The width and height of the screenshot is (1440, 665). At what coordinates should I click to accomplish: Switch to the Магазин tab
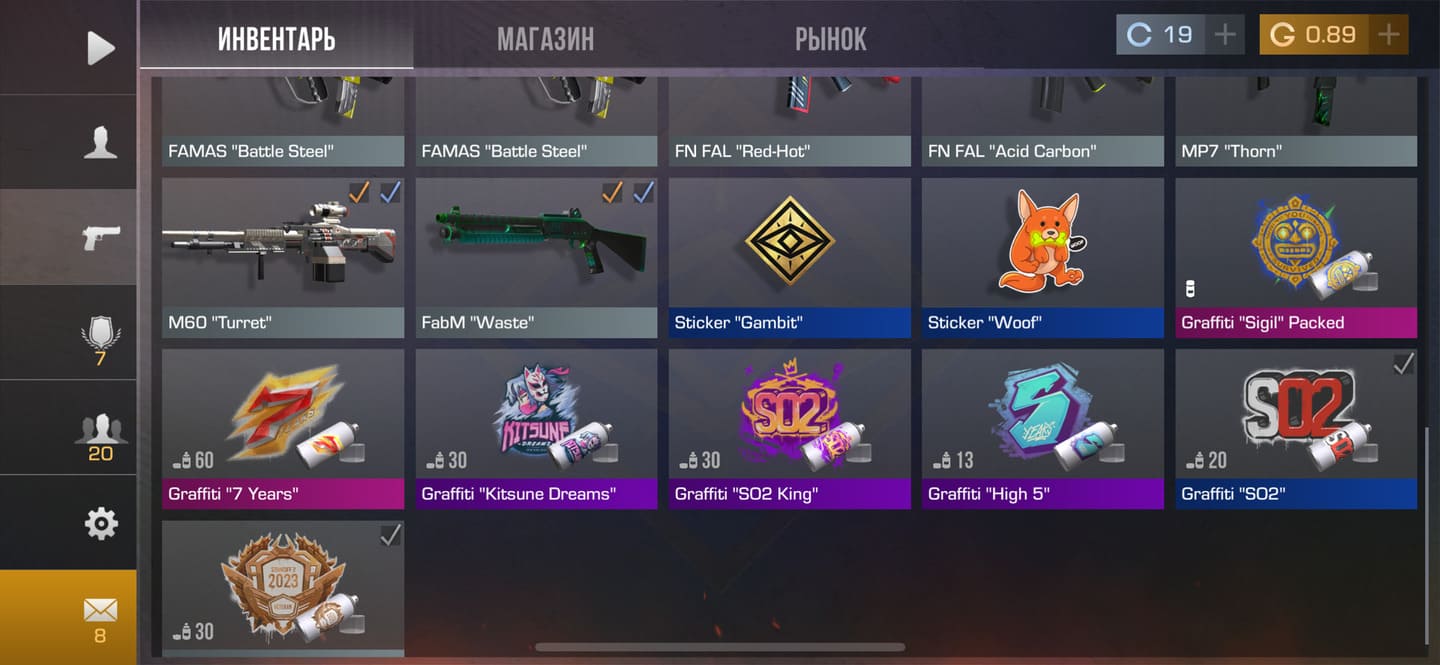coord(545,39)
